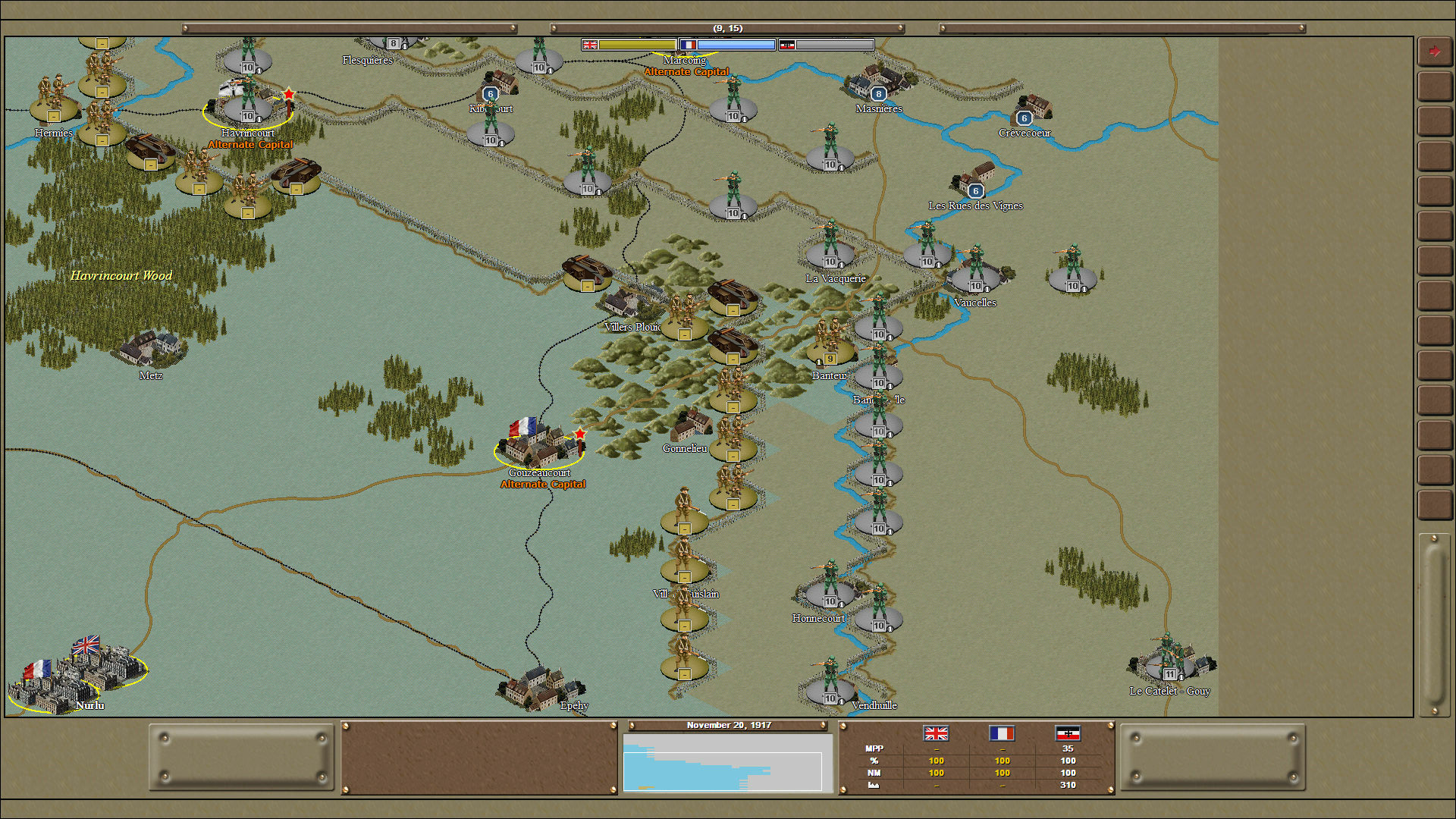Viewport: 1456px width, 819px height.
Task: Select the British flag in the statistics panel
Action: pyautogui.click(x=937, y=734)
